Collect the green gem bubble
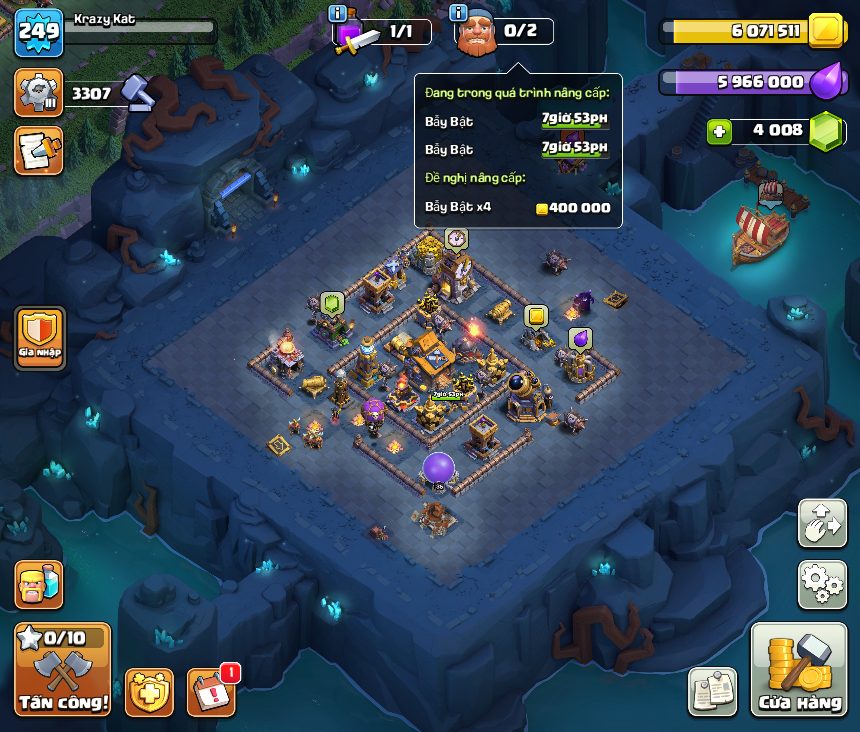This screenshot has width=860, height=732. (332, 303)
